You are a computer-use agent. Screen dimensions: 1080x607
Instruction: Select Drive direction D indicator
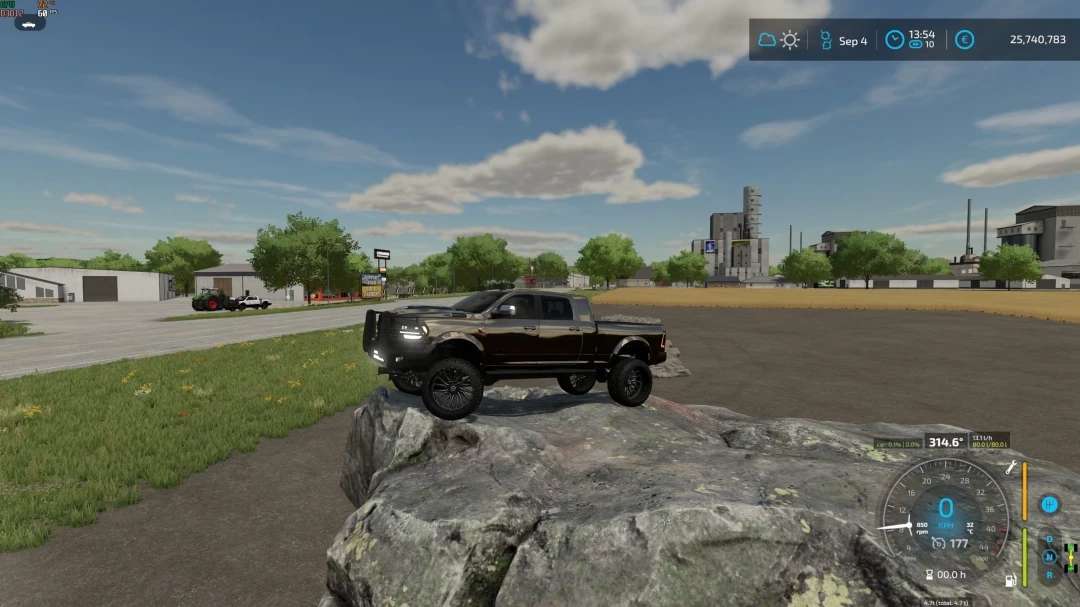[1048, 540]
